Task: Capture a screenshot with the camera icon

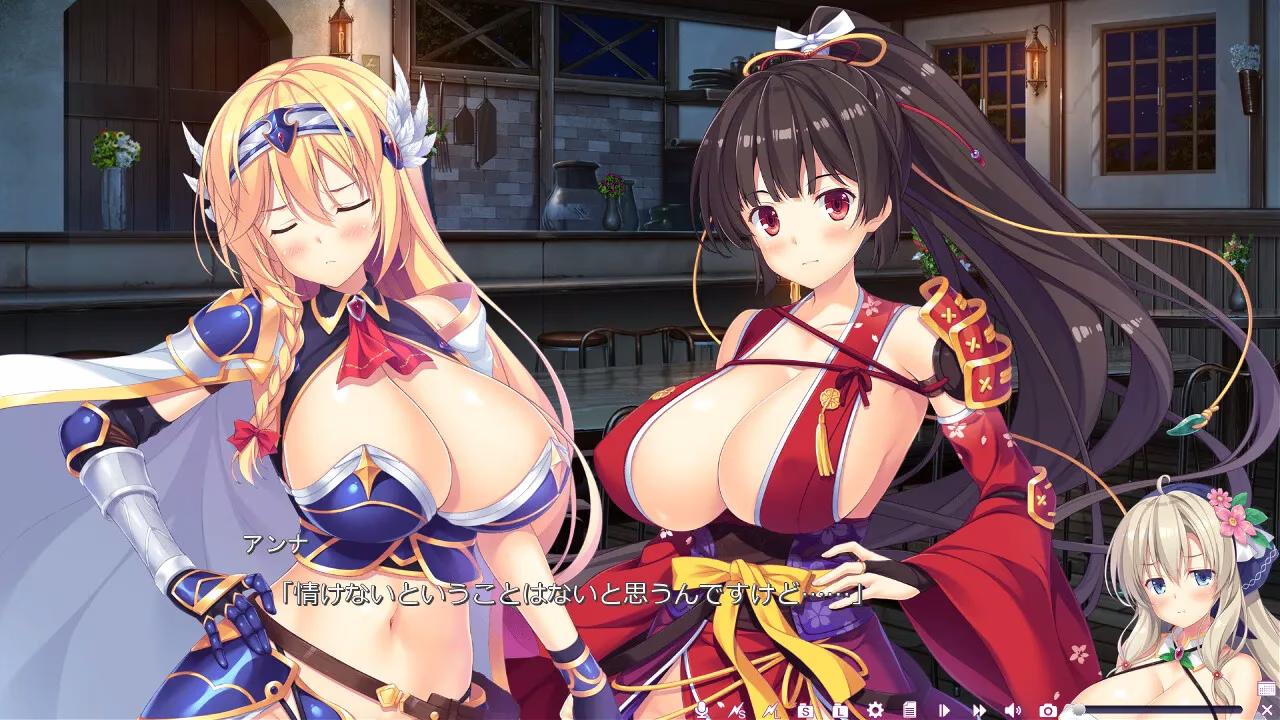Action: click(1046, 709)
